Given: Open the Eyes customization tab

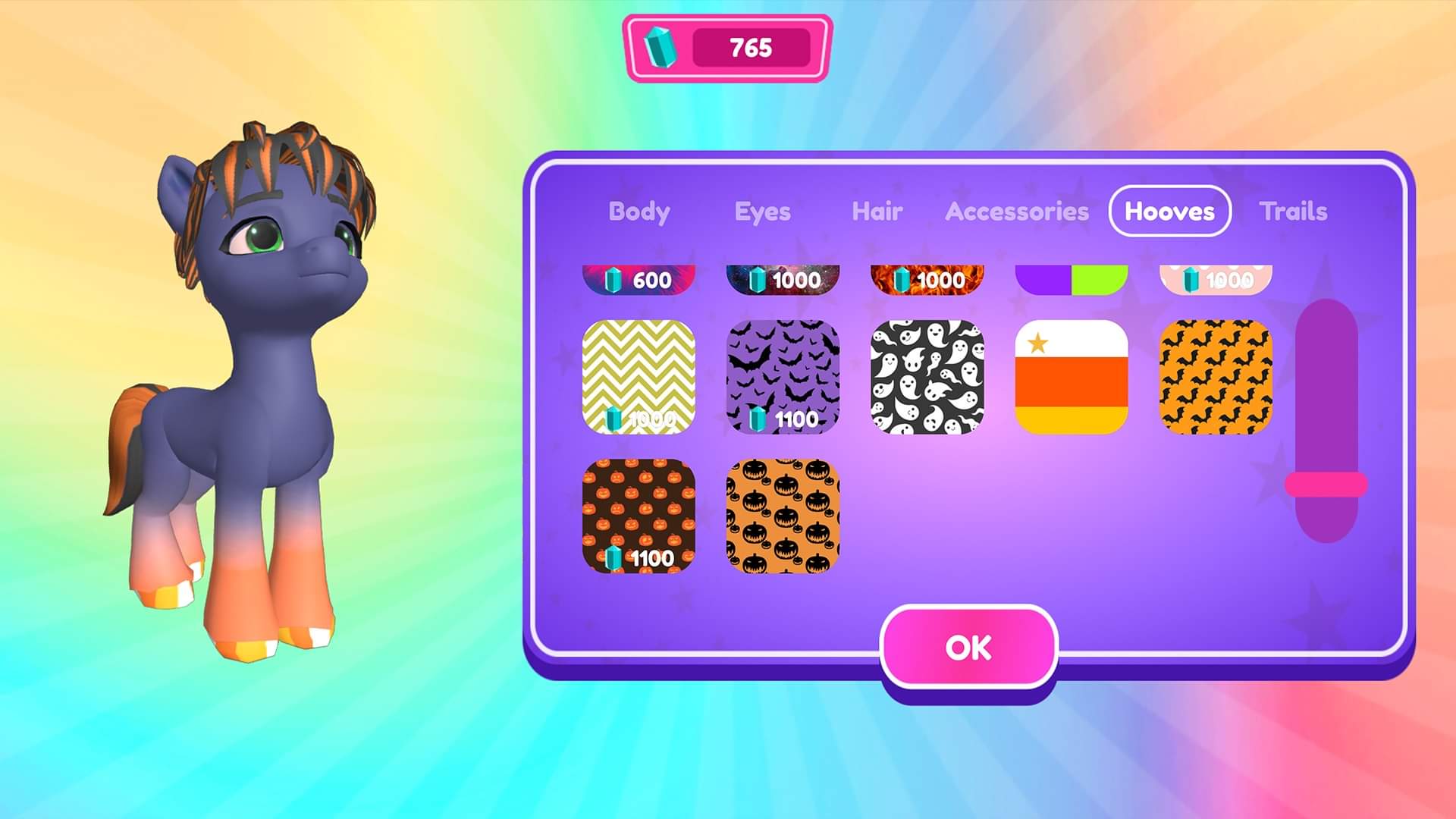Looking at the screenshot, I should click(761, 212).
